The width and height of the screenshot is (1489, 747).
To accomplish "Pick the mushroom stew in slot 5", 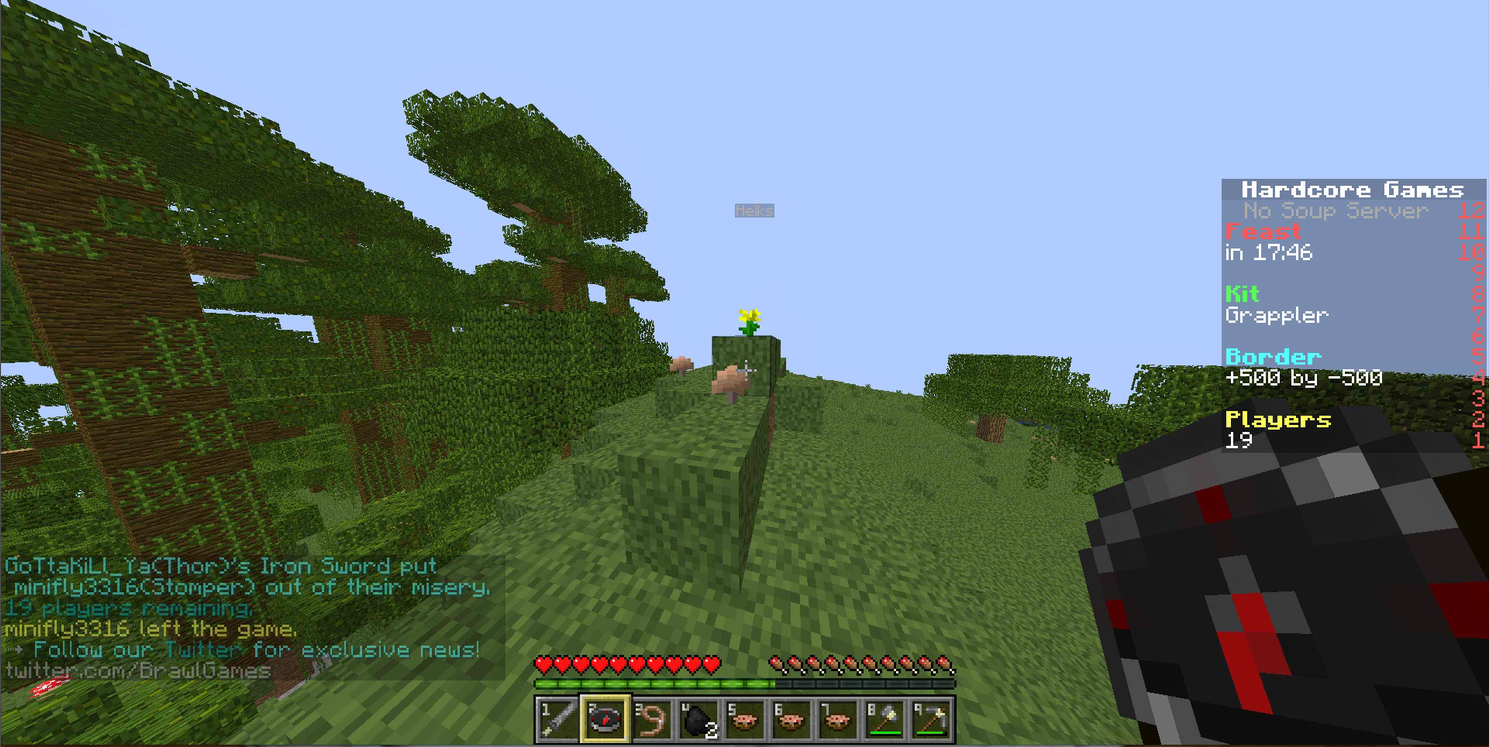I will pyautogui.click(x=745, y=718).
